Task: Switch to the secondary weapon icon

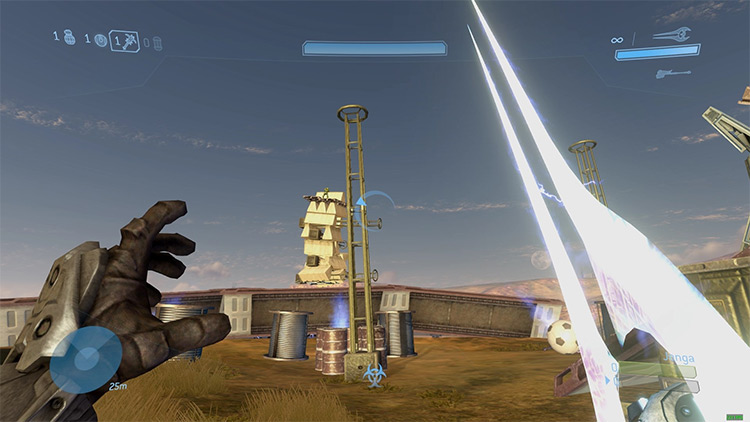Action: click(669, 72)
